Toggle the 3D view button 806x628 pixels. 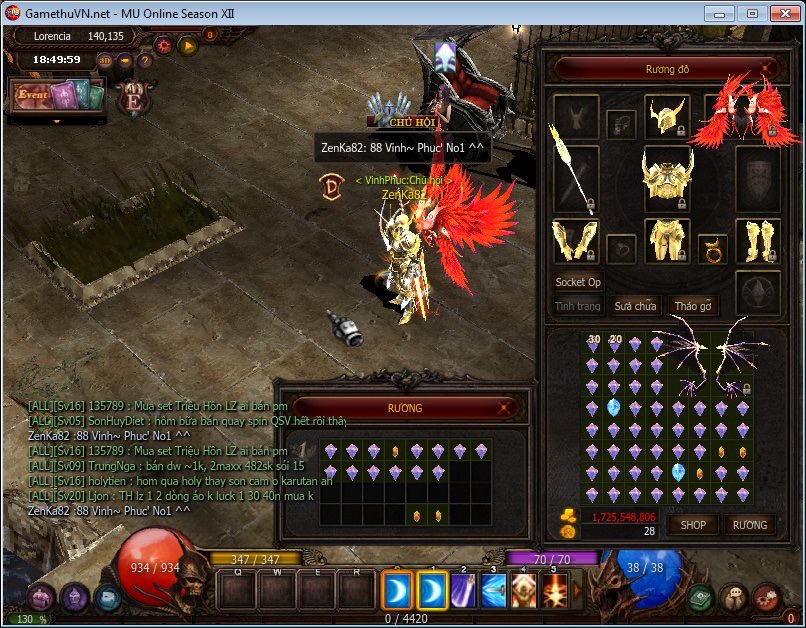105,59
